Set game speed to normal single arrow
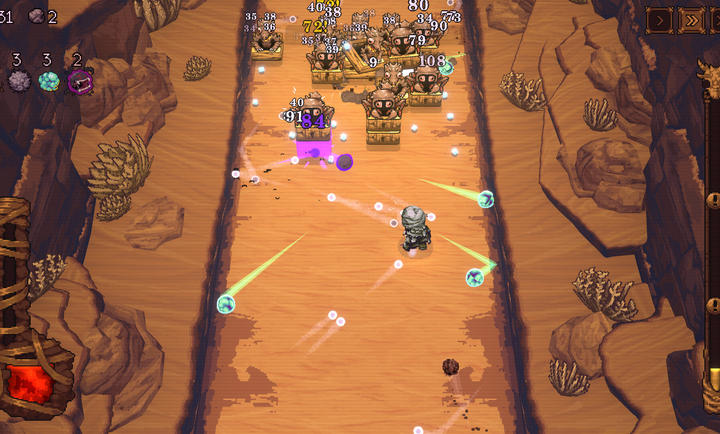The height and width of the screenshot is (434, 720). pos(659,19)
